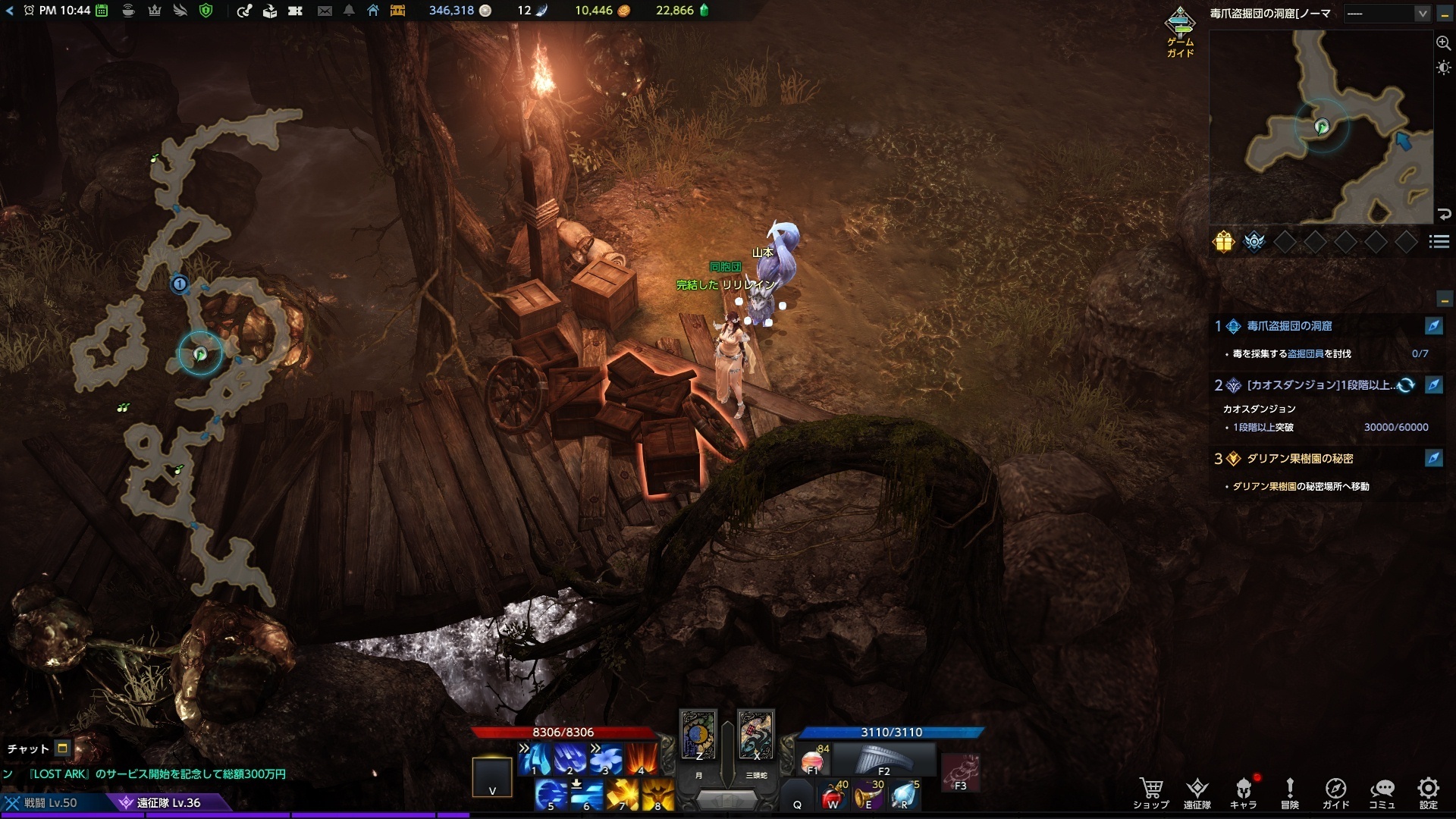Open the green calendar icon beside the clock
The image size is (1456, 819).
coord(102,11)
